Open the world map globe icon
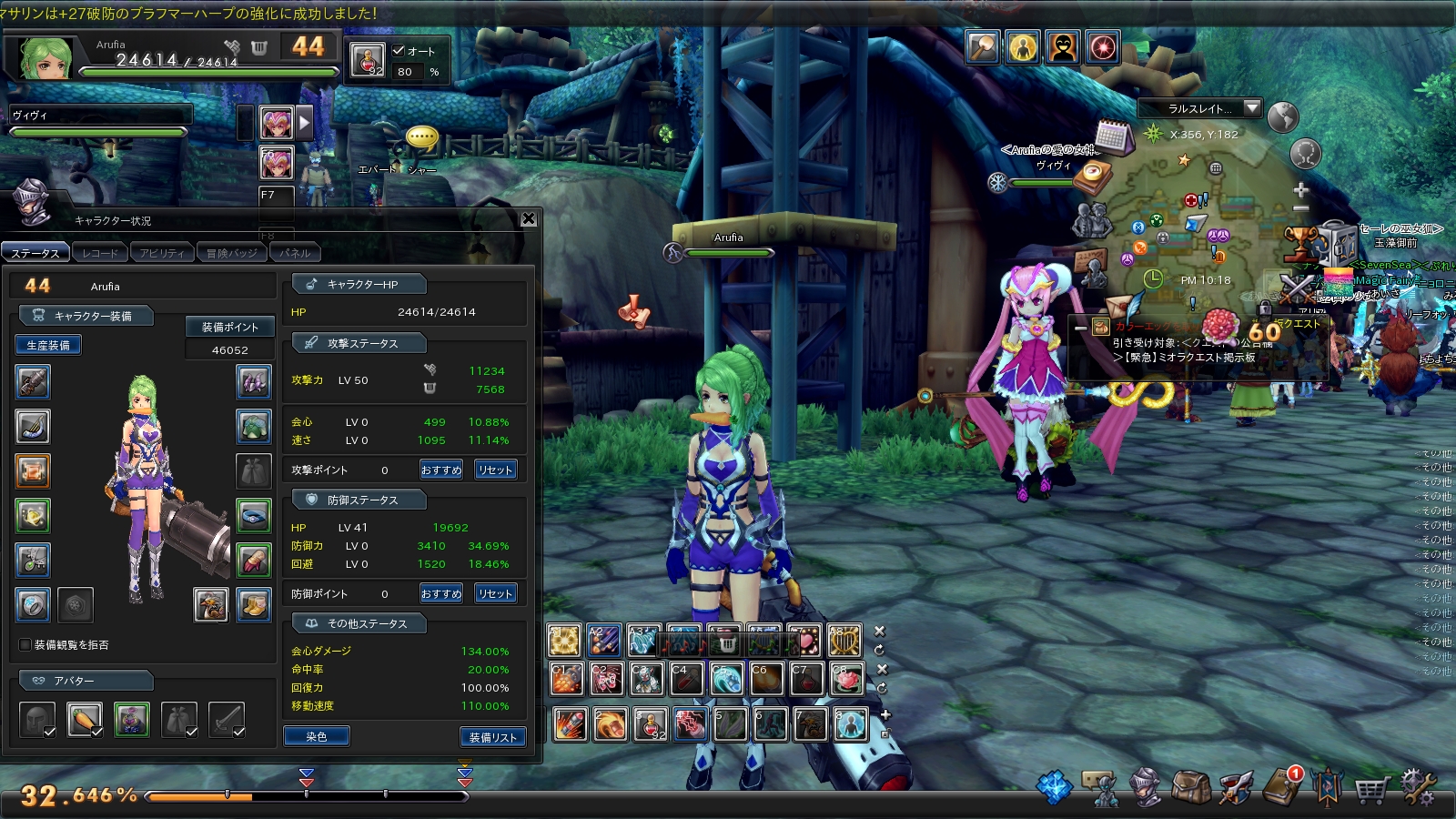The width and height of the screenshot is (1456, 819). pos(1282,116)
